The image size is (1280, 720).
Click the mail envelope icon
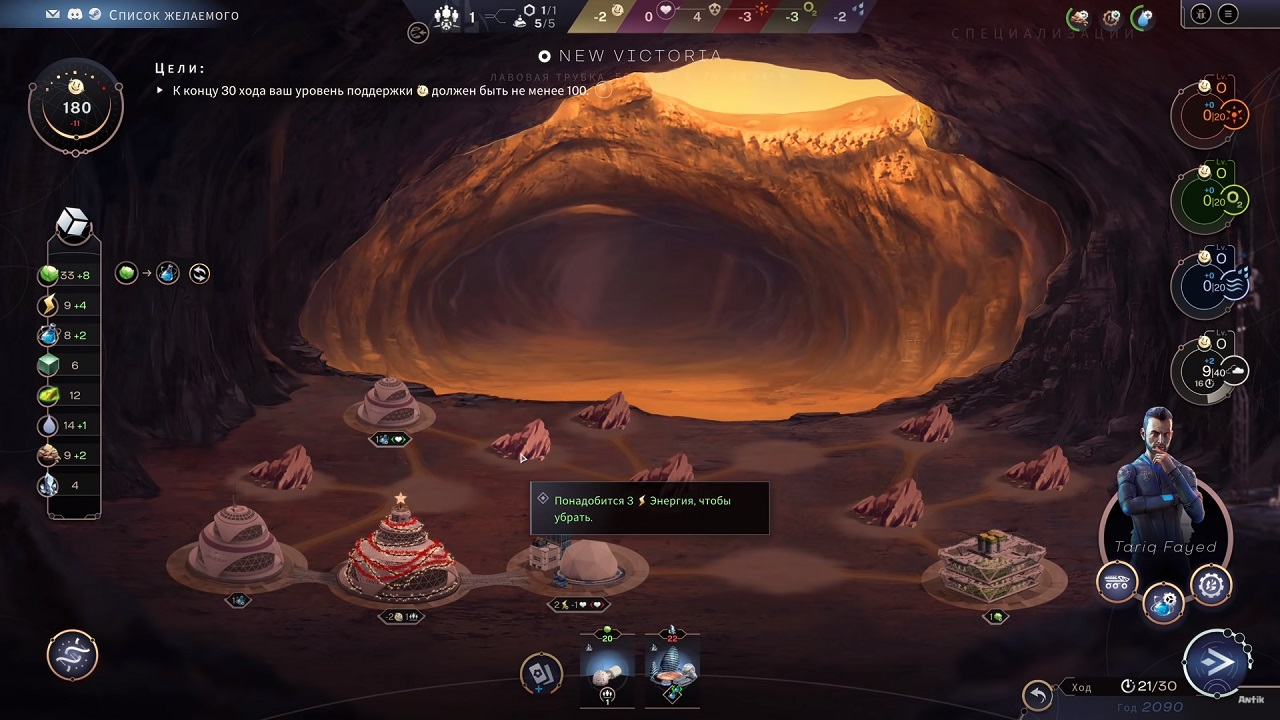pos(53,15)
